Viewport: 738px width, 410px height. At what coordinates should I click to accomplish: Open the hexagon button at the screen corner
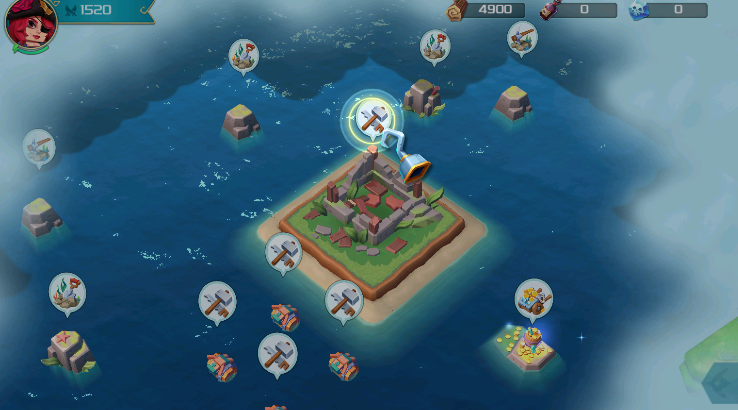tap(722, 385)
